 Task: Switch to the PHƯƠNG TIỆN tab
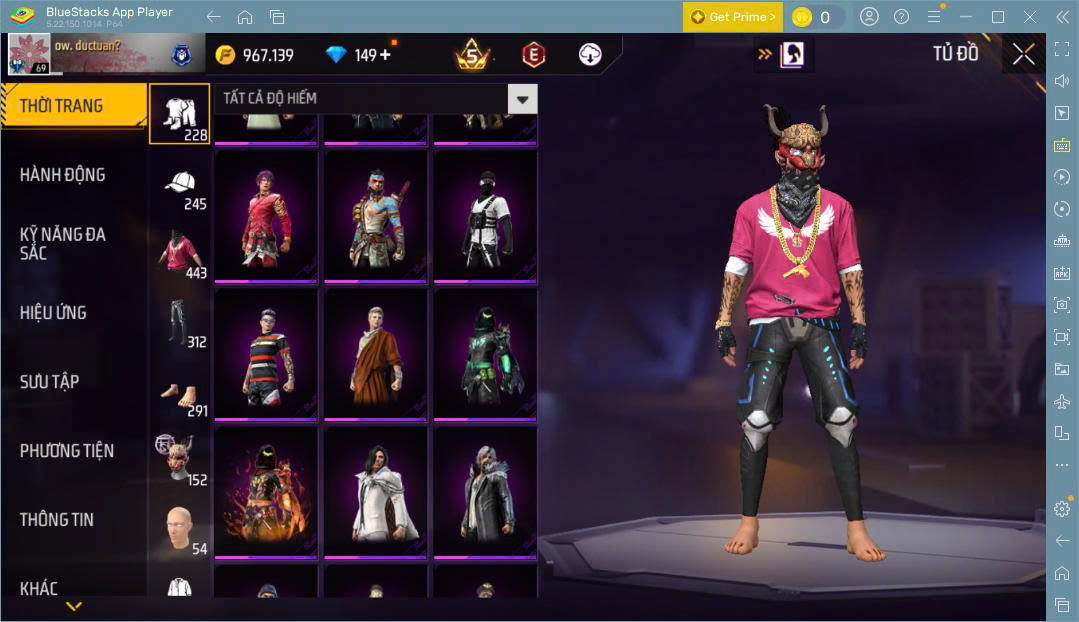66,451
